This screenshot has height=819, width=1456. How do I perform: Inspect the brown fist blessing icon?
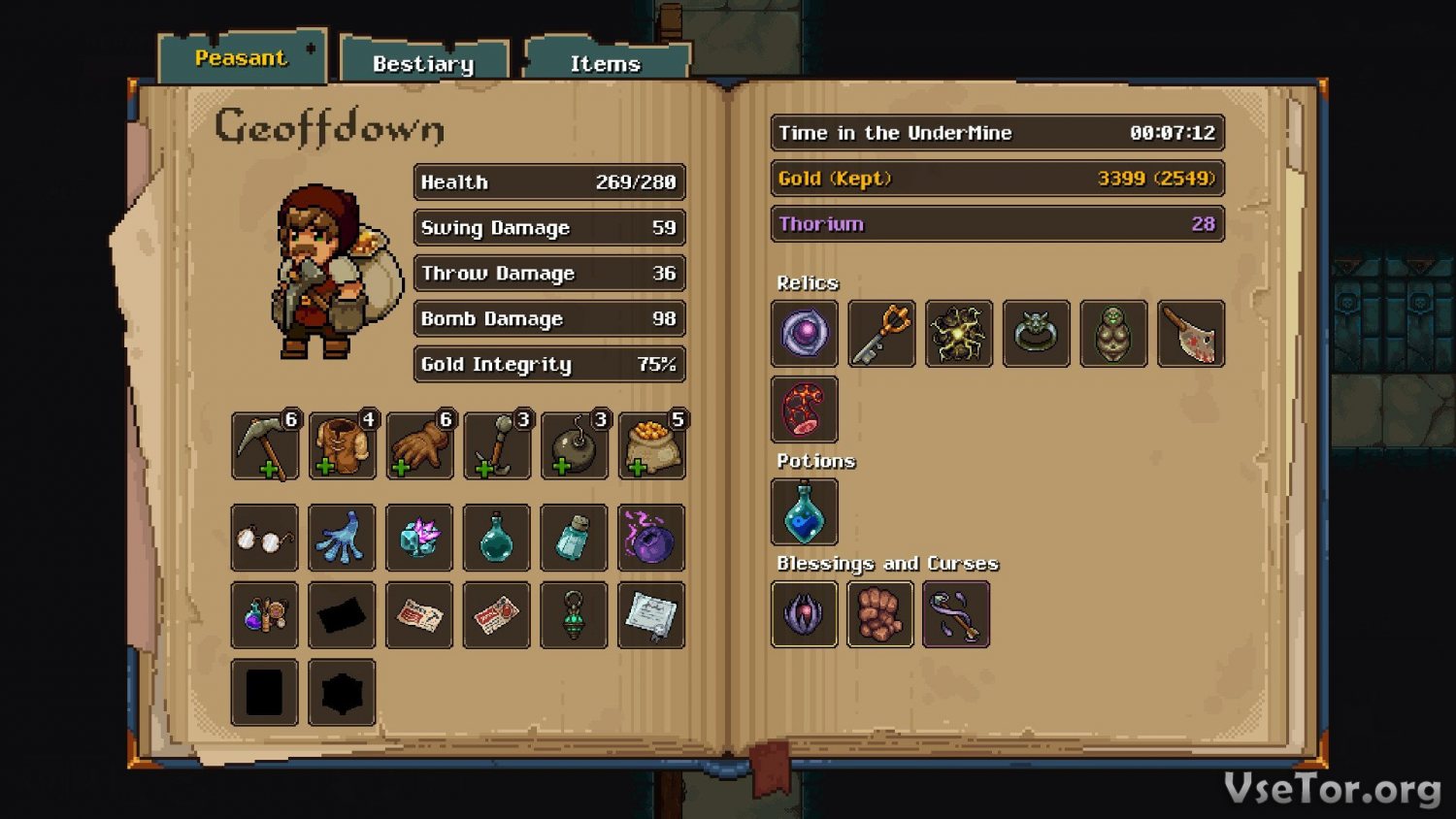(880, 614)
